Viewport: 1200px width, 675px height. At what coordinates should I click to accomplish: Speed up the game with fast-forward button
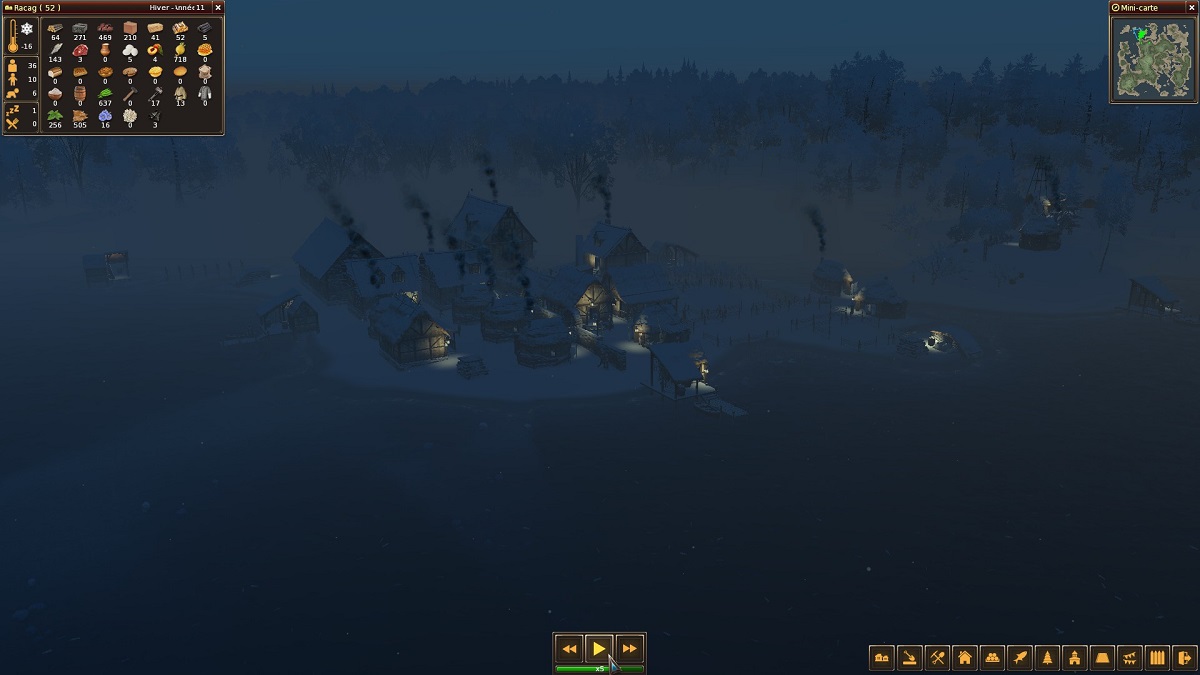[x=629, y=649]
